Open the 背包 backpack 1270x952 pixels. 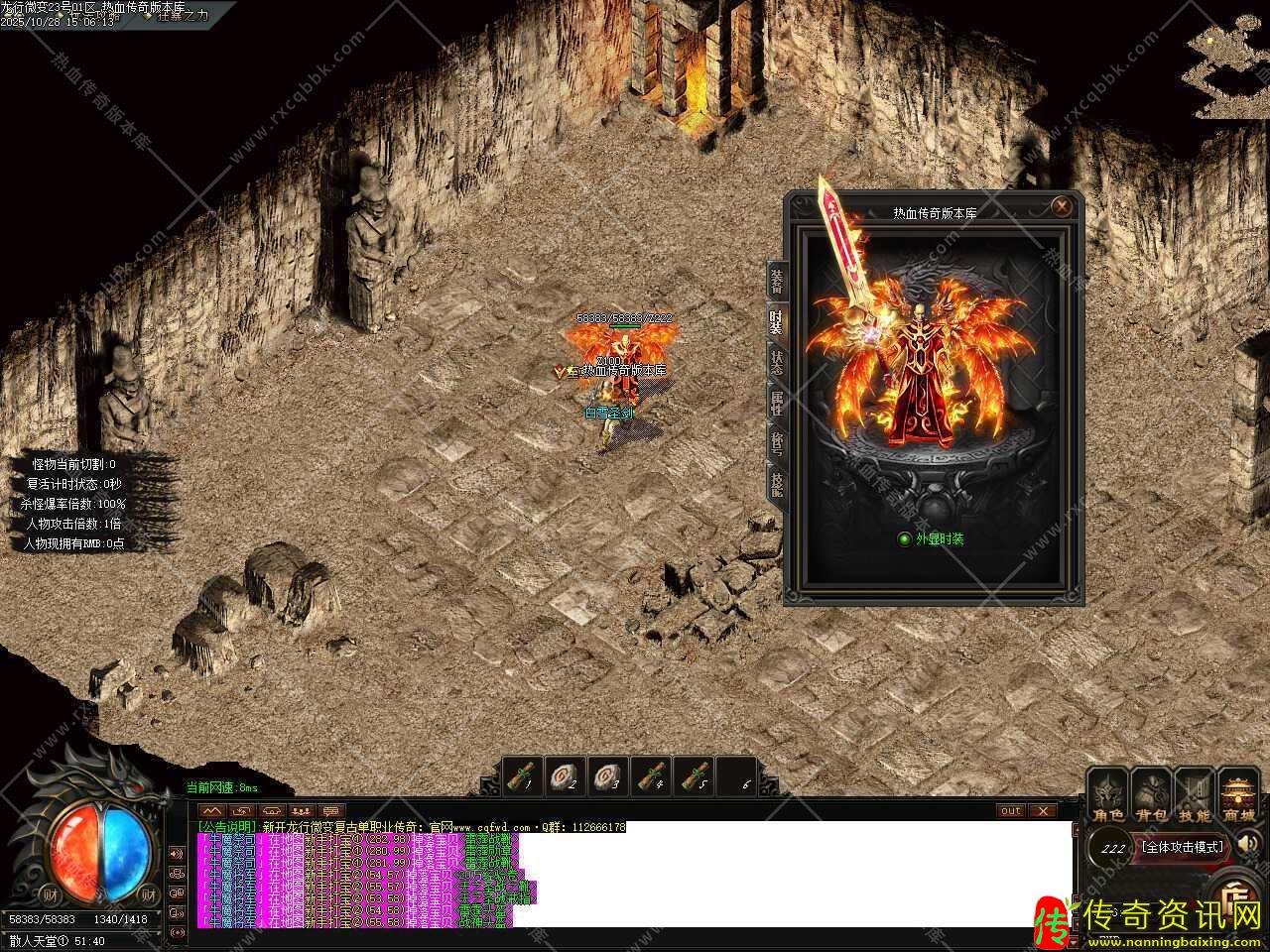[1151, 796]
